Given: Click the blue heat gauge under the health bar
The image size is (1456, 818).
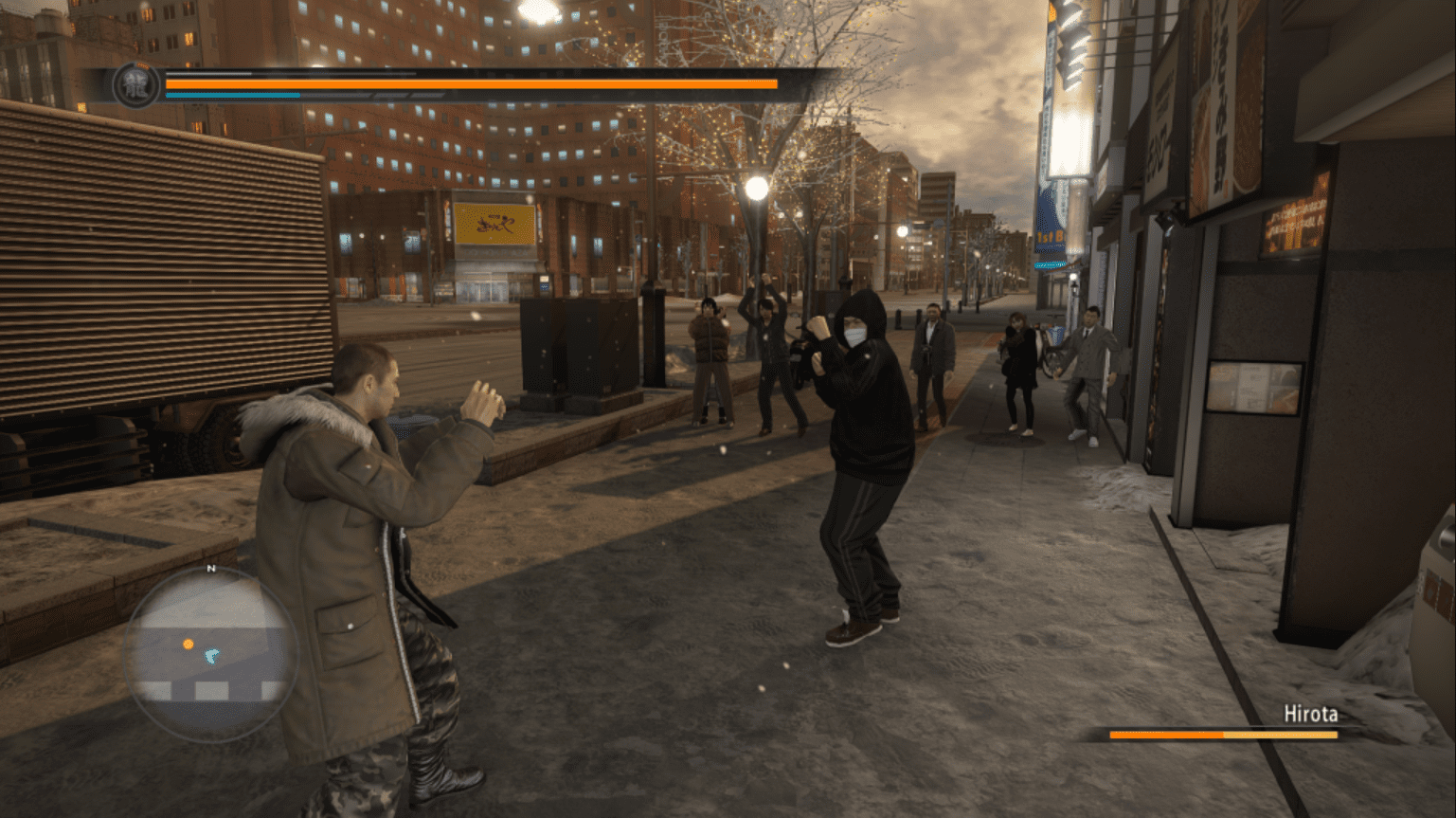Looking at the screenshot, I should (x=232, y=97).
